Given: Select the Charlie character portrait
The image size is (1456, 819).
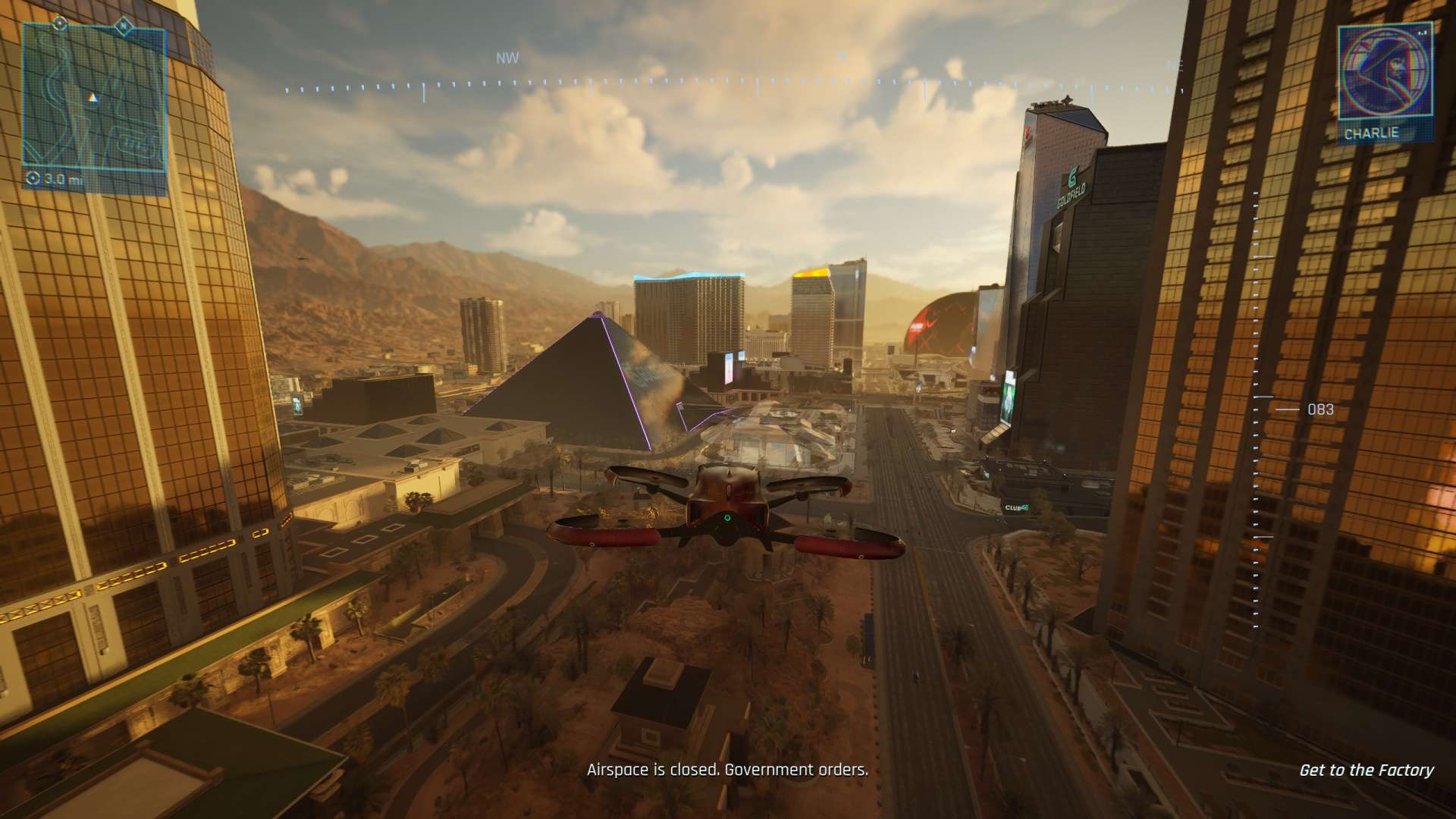Looking at the screenshot, I should [1383, 74].
